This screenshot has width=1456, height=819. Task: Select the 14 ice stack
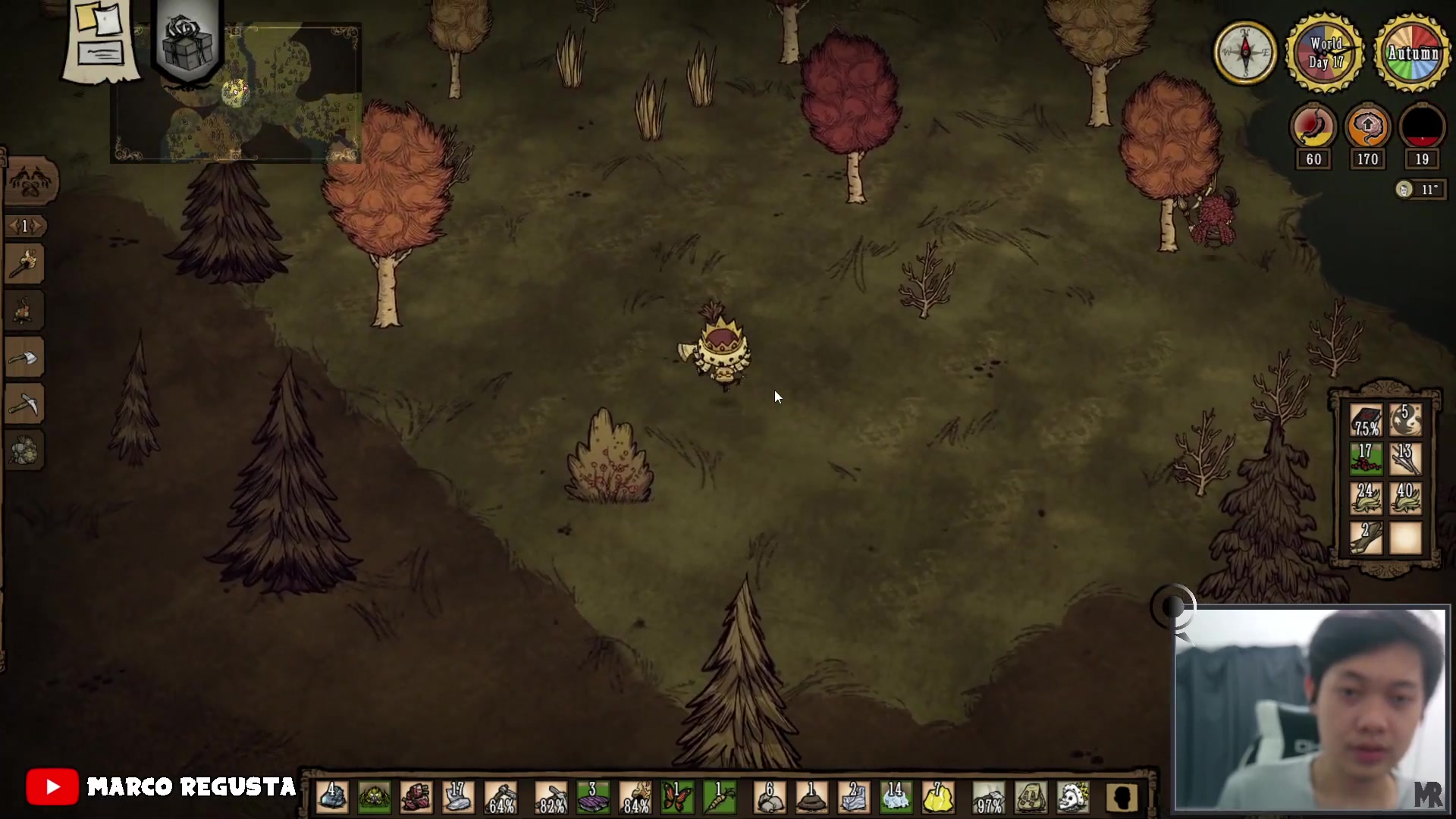tap(896, 798)
